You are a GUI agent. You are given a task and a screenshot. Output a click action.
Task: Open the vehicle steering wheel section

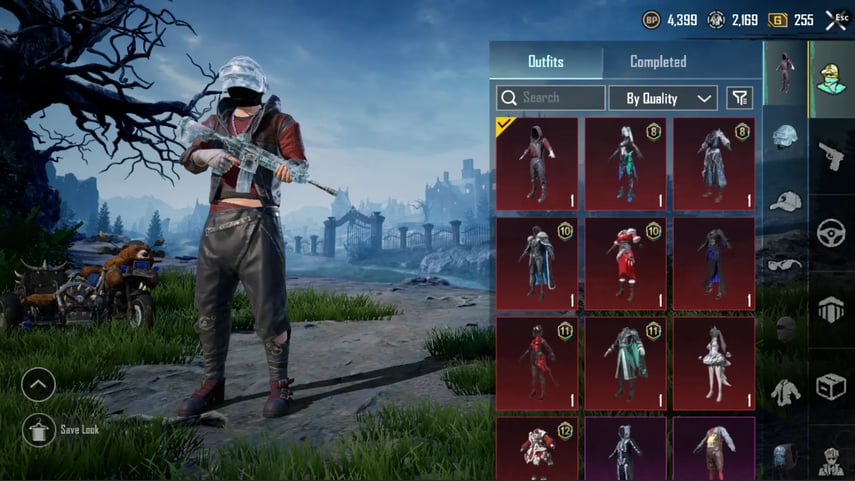click(x=831, y=232)
